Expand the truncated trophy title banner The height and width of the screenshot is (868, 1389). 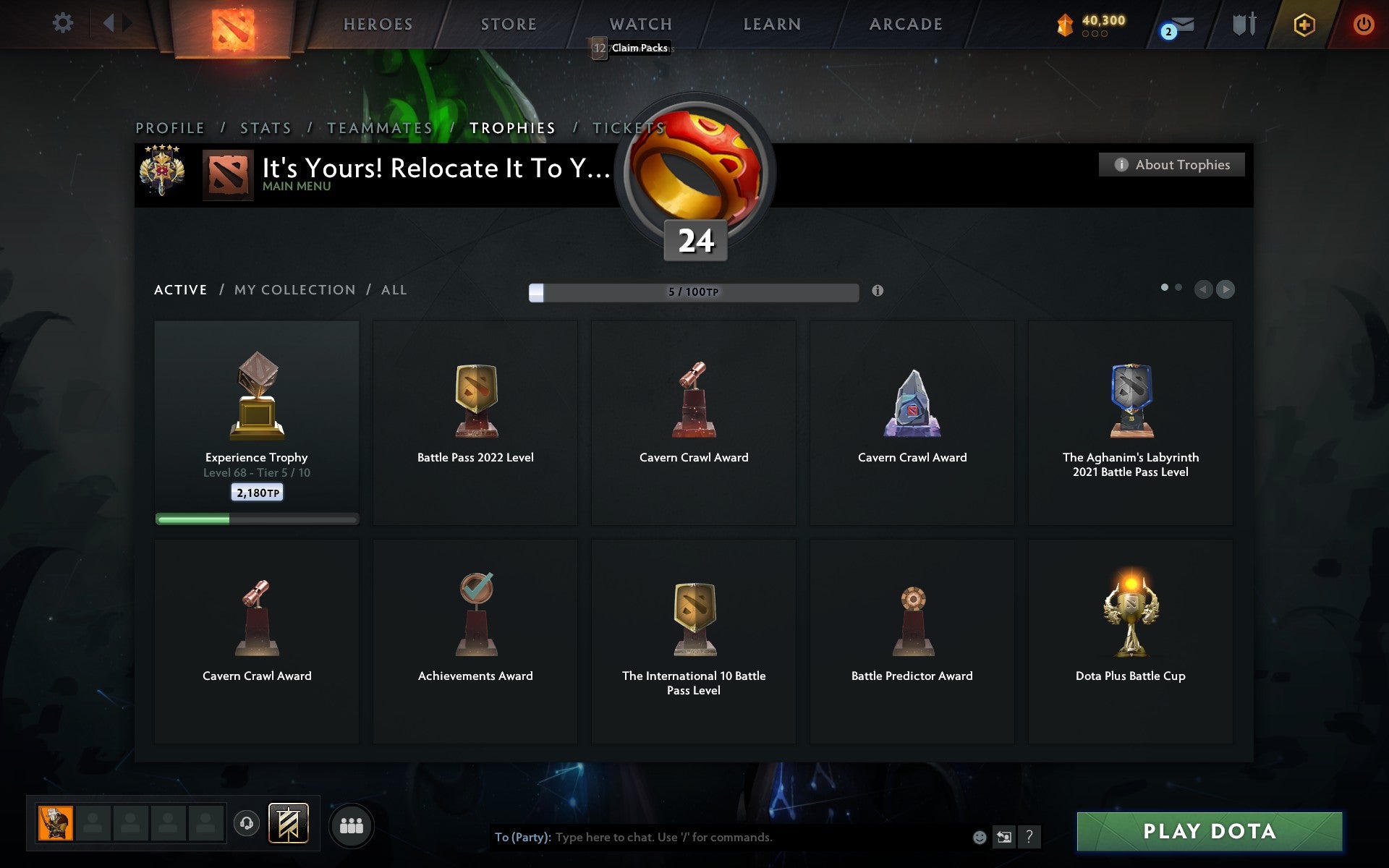pyautogui.click(x=434, y=170)
